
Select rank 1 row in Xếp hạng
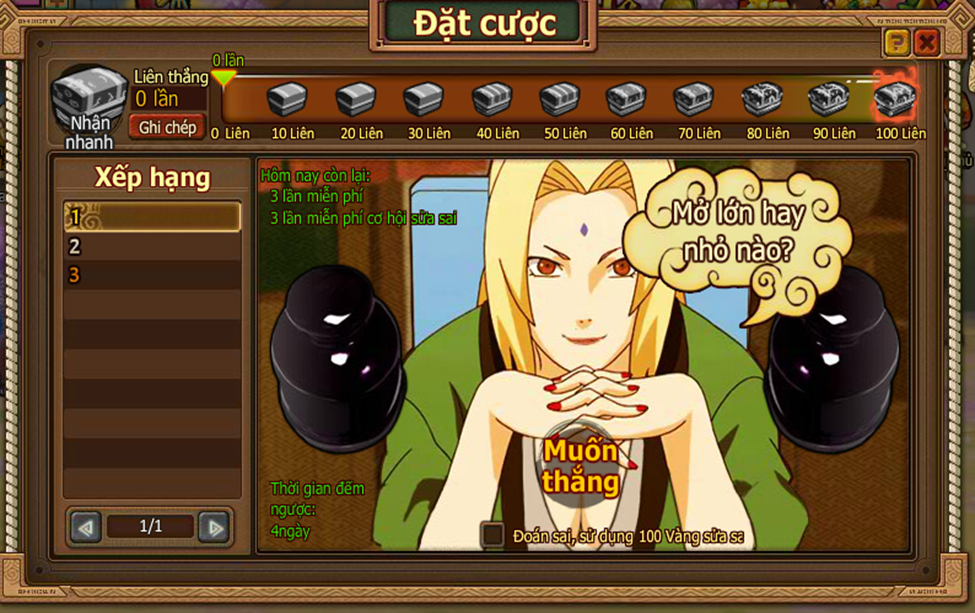coord(152,217)
